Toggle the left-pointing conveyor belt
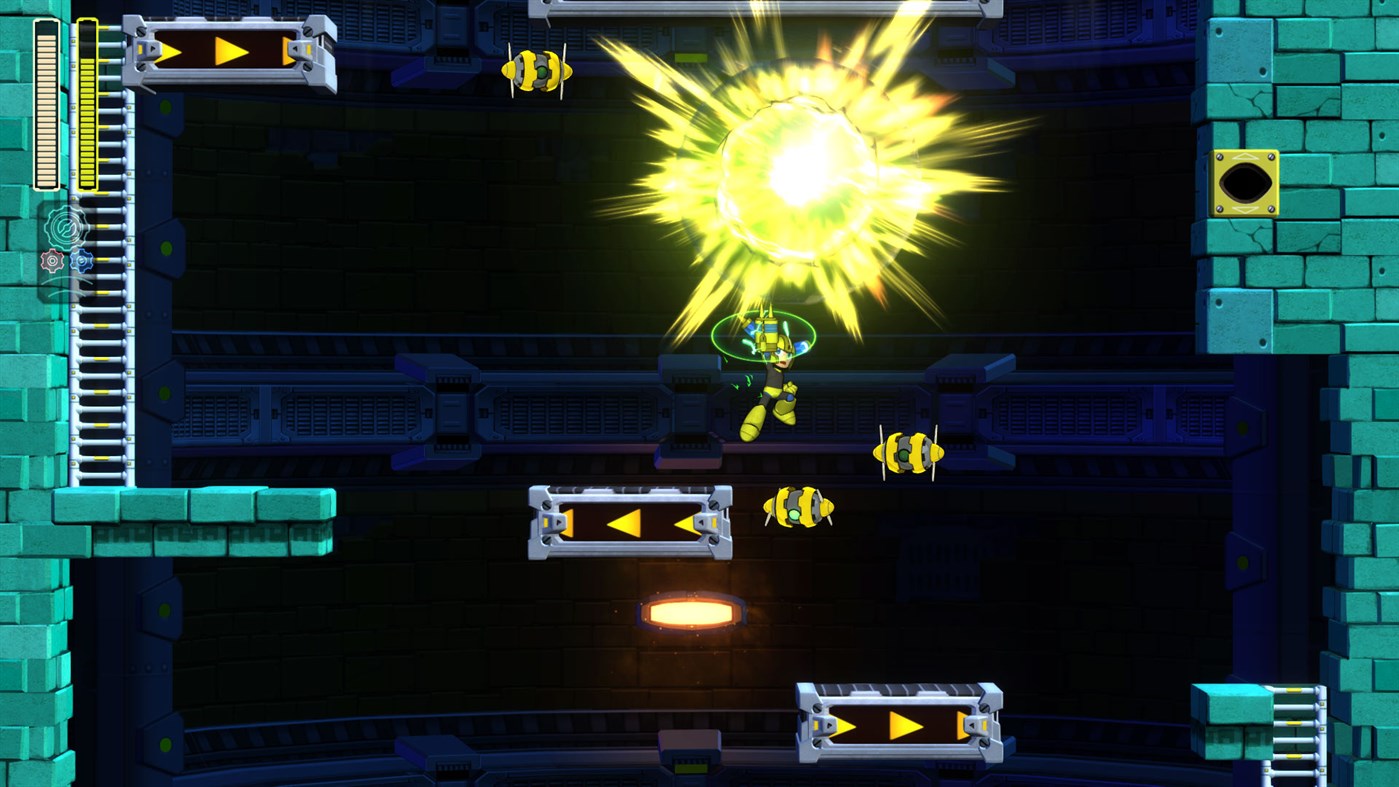 [x=630, y=522]
